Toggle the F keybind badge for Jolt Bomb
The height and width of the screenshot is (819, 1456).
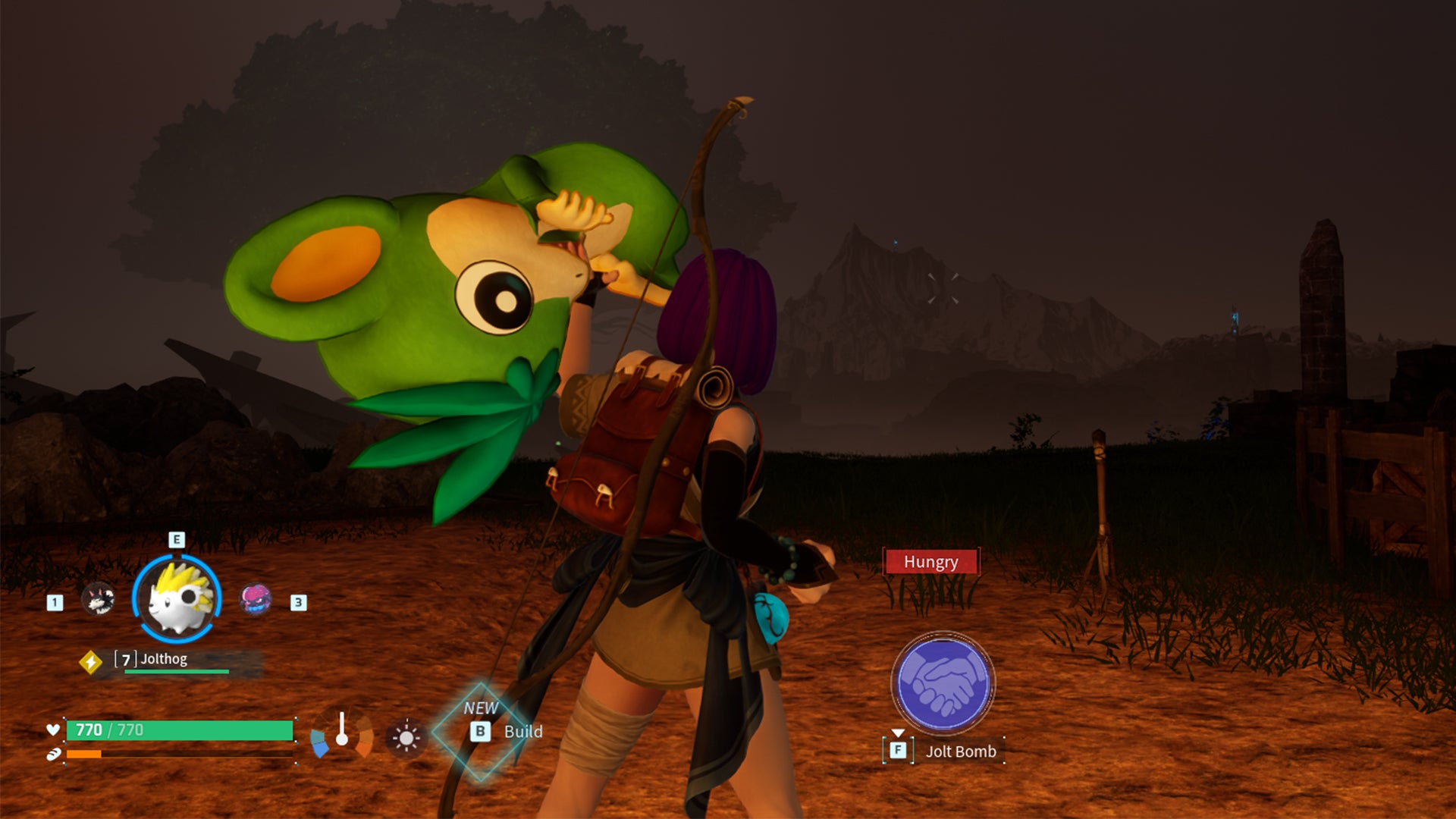point(897,751)
